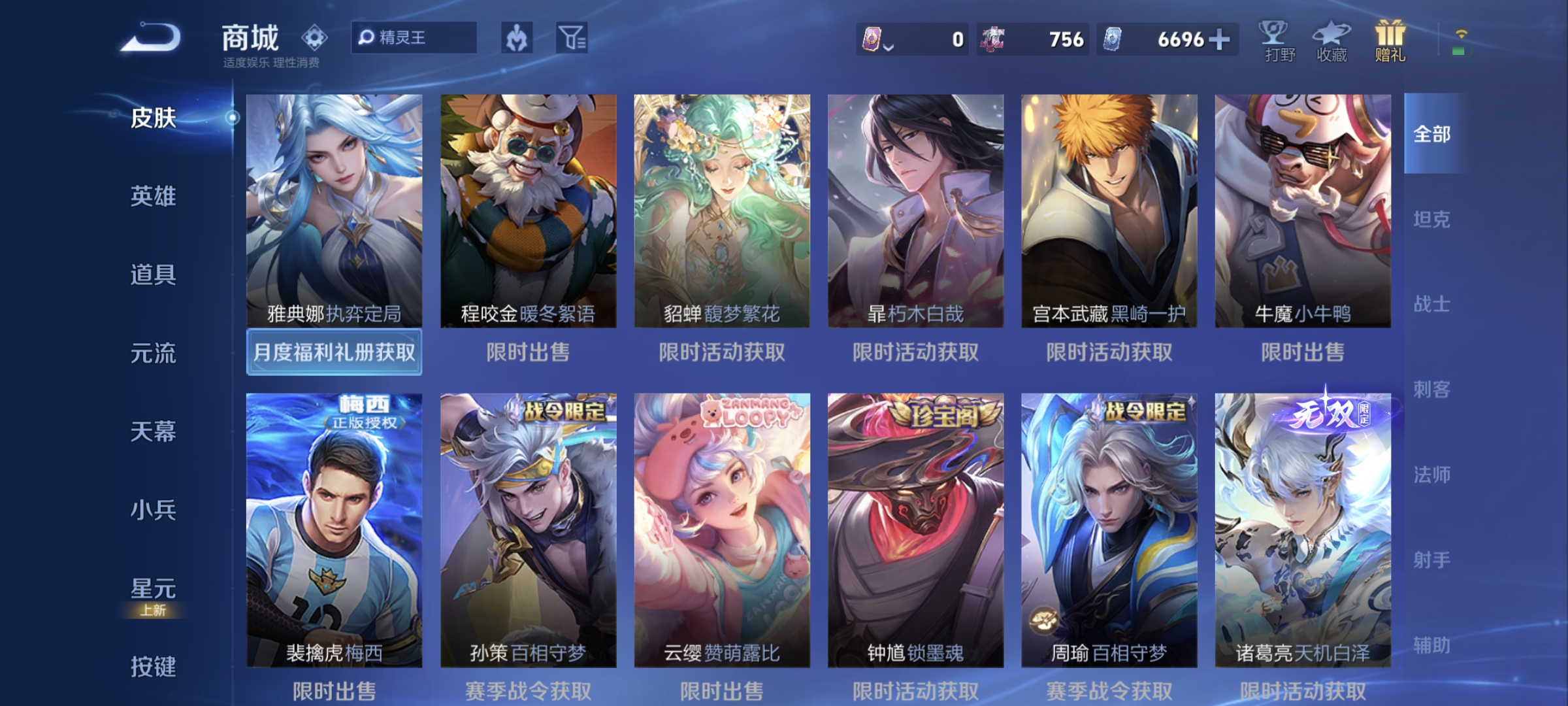Open the 星元 tab with the 上新 badge

pos(152,588)
